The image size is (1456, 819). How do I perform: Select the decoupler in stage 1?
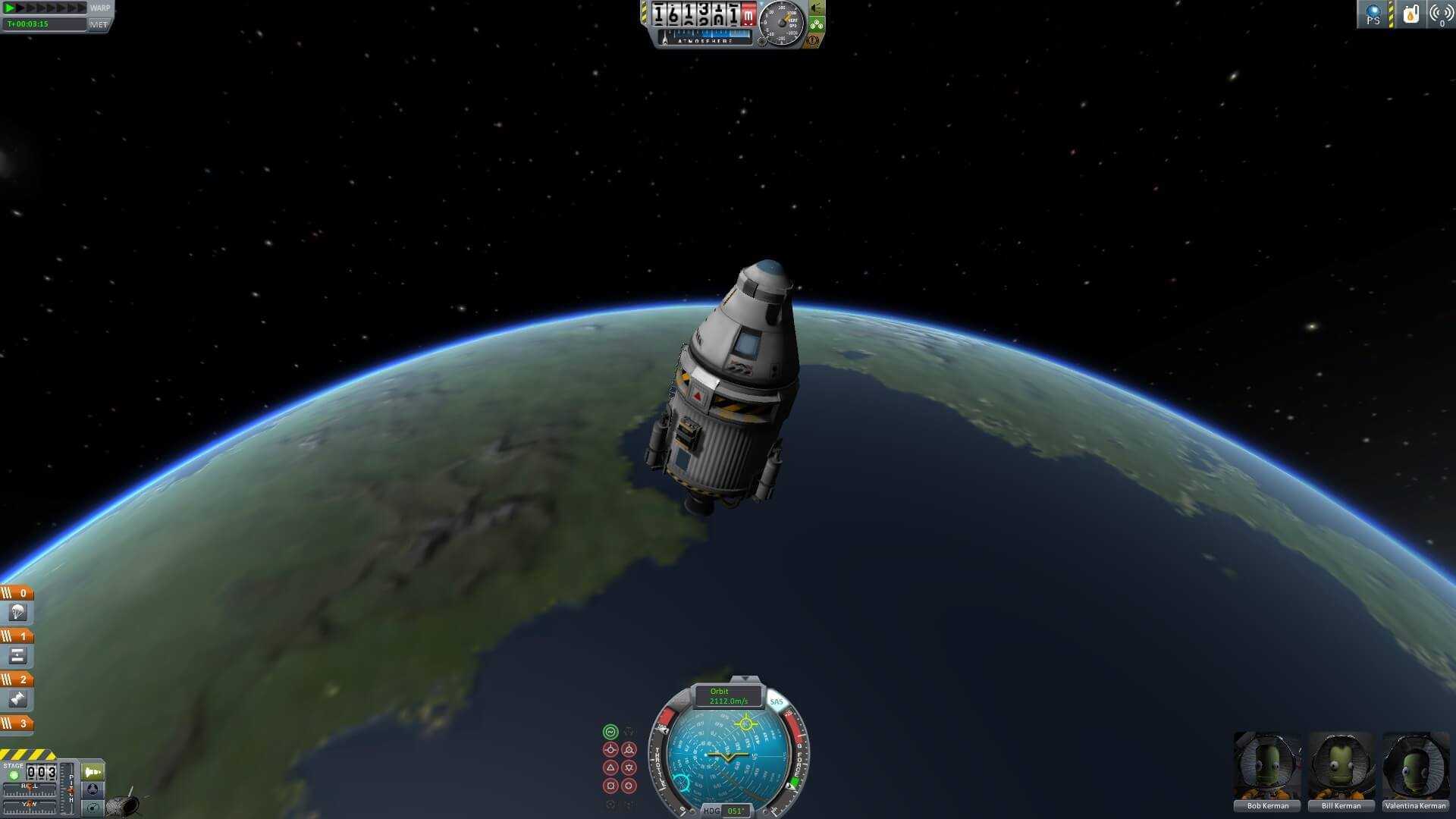click(17, 656)
